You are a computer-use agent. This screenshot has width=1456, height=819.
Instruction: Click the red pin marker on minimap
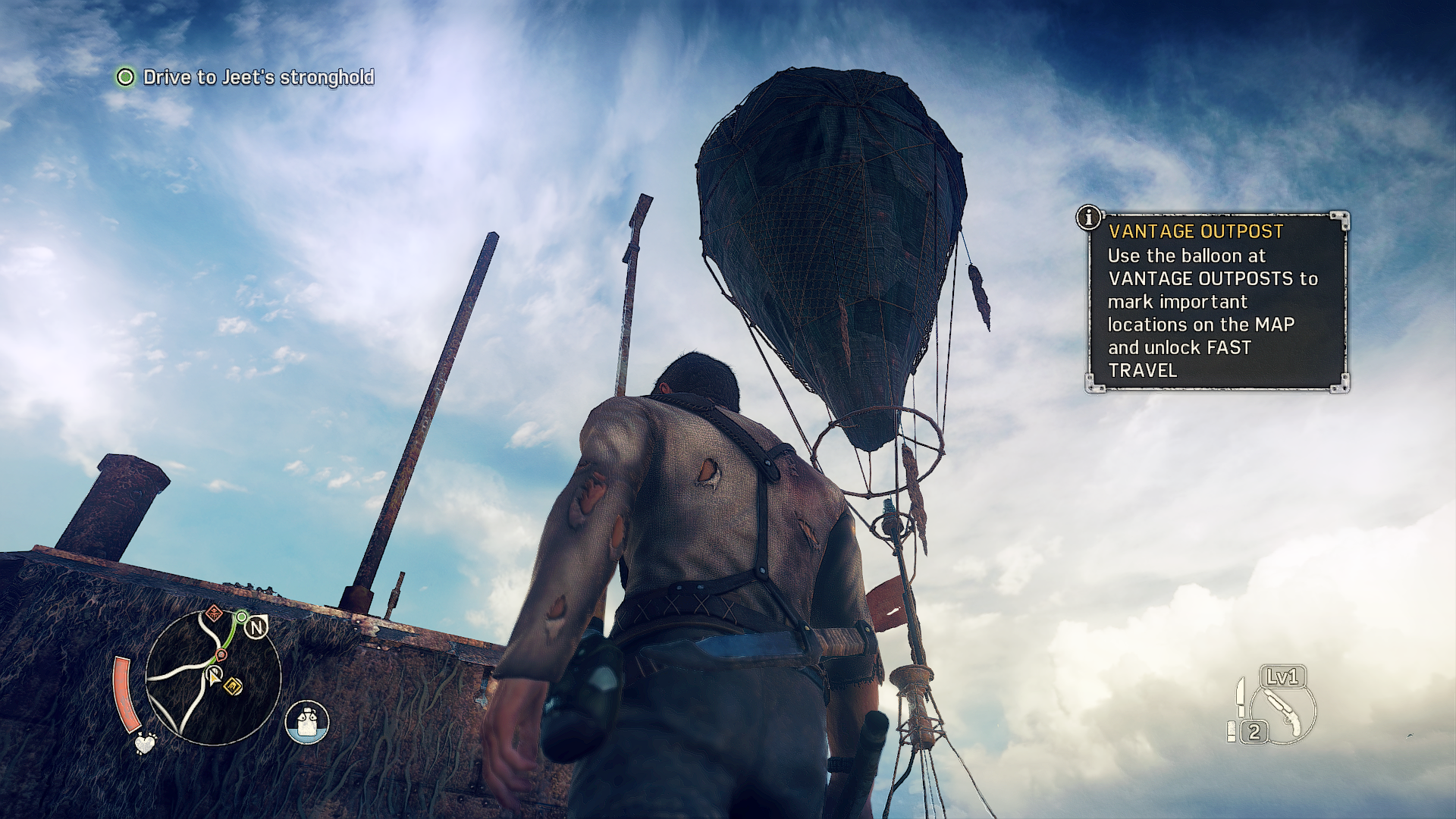[221, 654]
